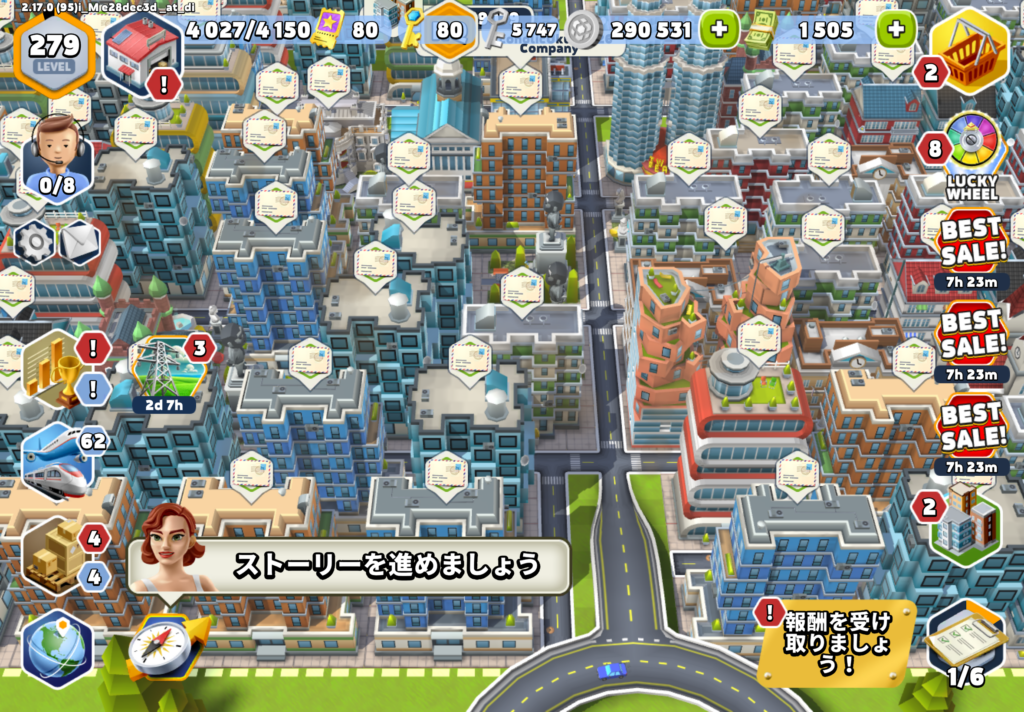Select the ストーリーを進めましょう story prompt
Viewport: 1024px width, 712px height.
point(385,566)
